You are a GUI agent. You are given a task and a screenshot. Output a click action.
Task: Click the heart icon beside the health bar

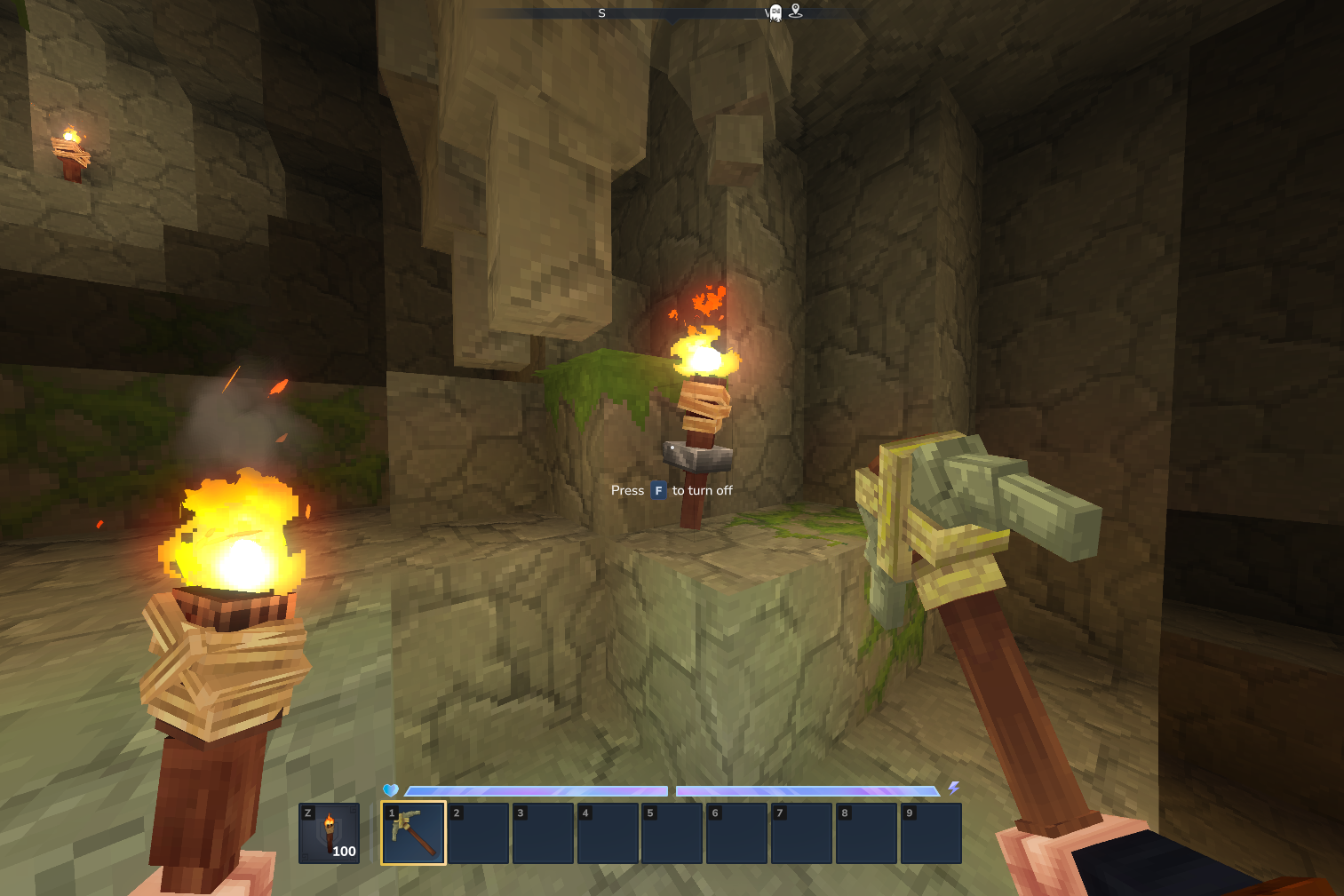[391, 788]
